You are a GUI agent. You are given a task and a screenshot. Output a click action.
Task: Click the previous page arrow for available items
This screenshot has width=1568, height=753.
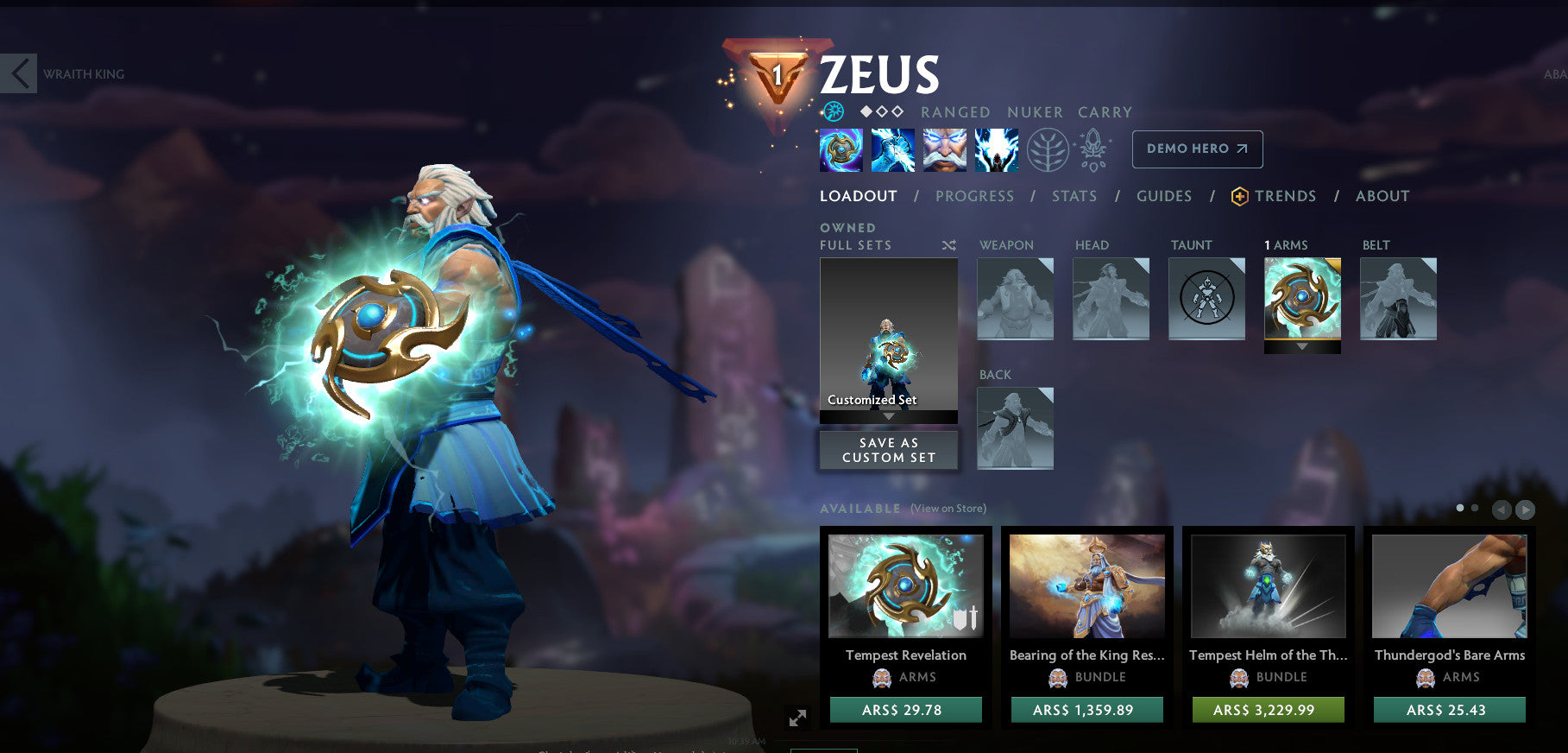tap(1502, 509)
